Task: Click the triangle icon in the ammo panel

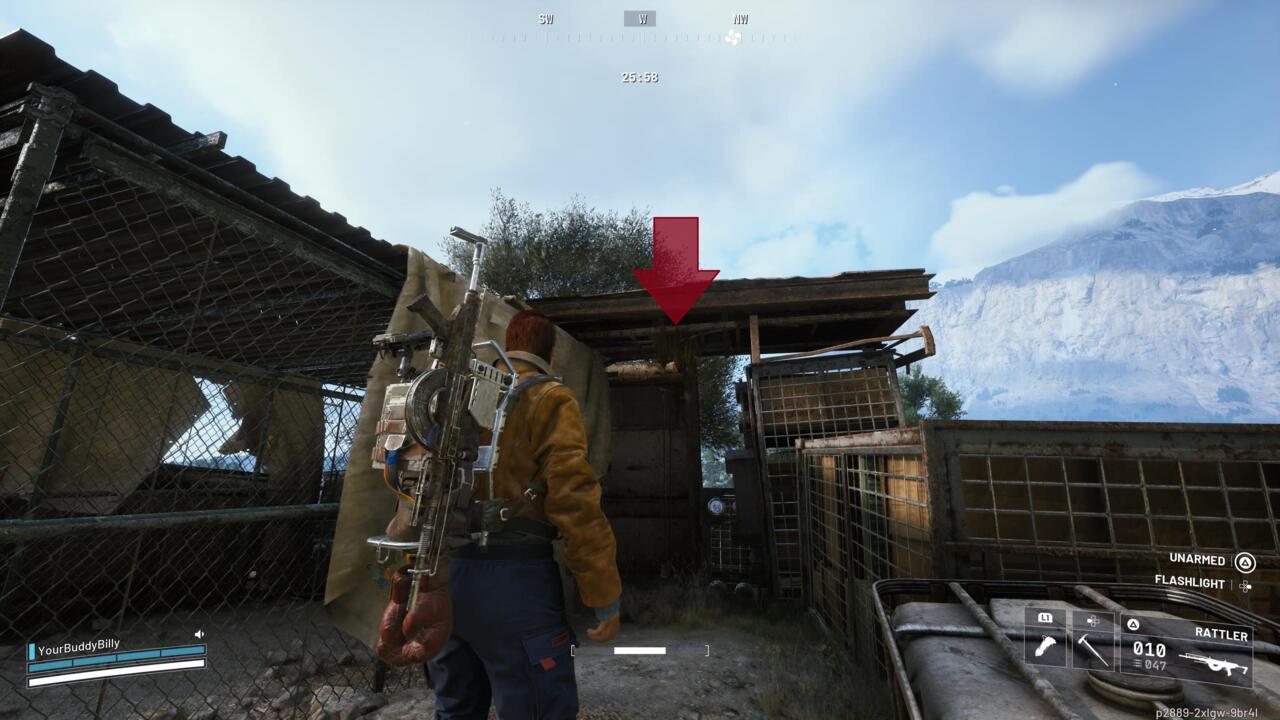Action: (x=1131, y=622)
